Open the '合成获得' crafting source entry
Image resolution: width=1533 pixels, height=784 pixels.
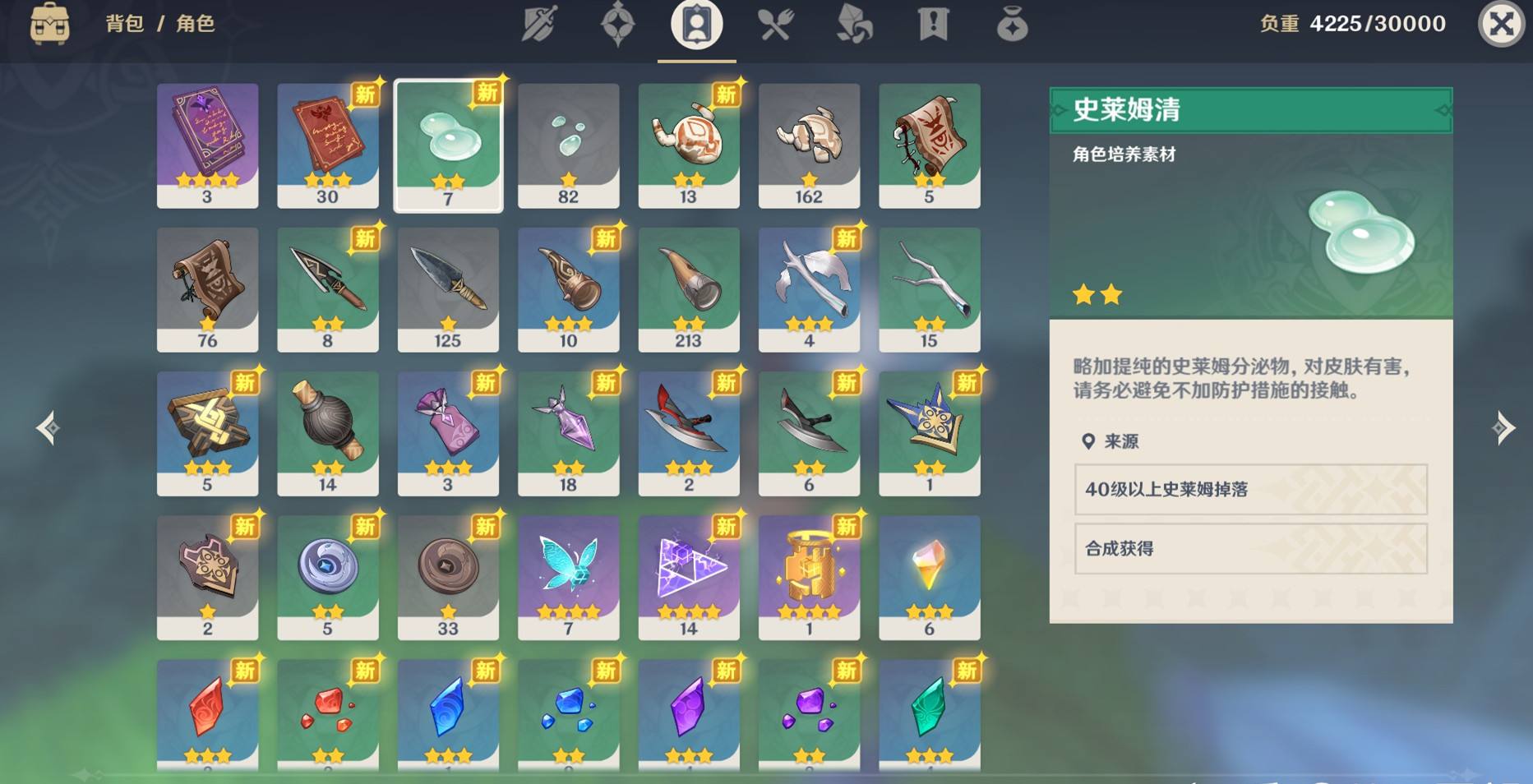click(x=1250, y=549)
